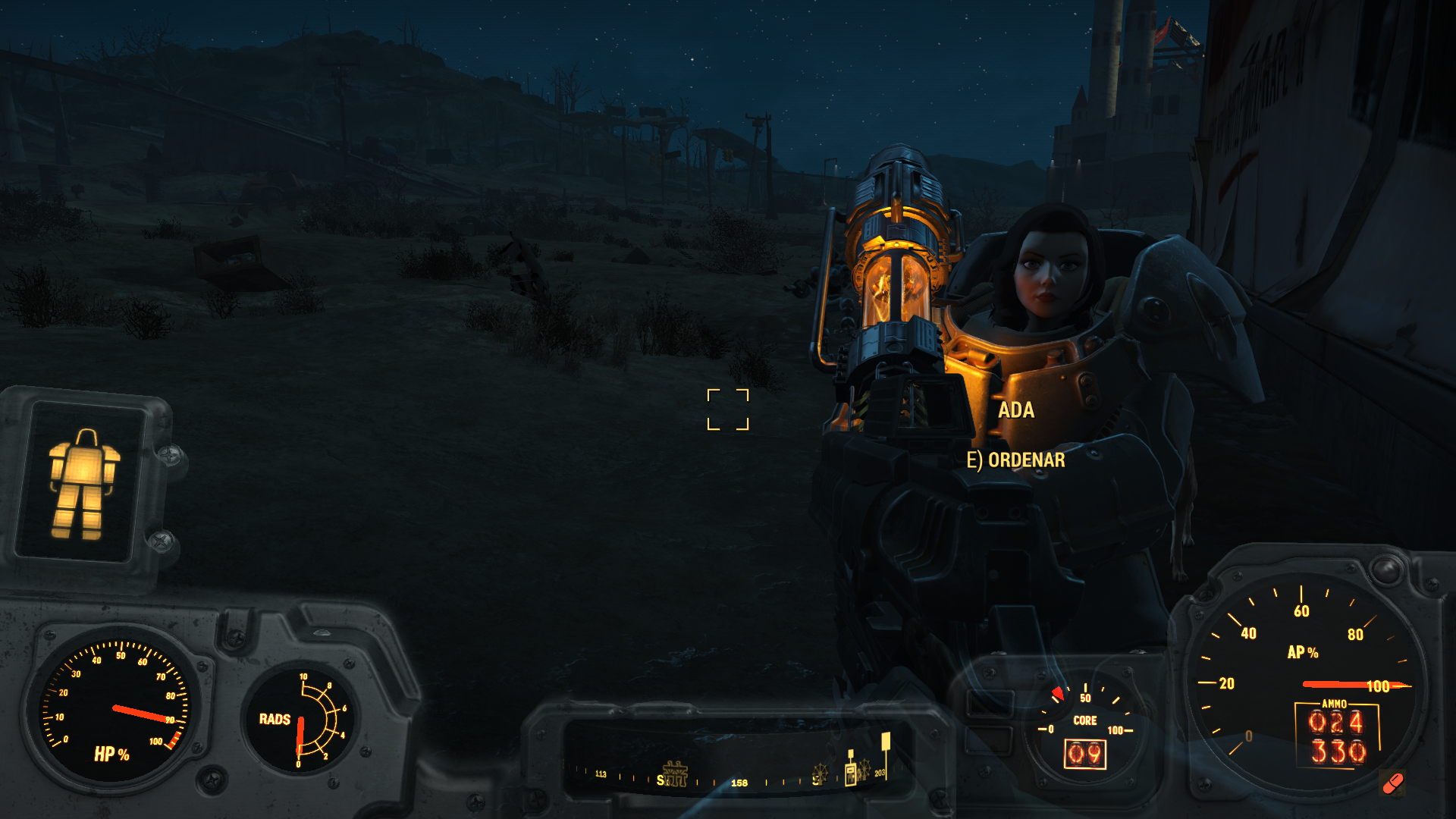Click the red pill status icon
This screenshot has height=819, width=1456.
coord(1393,783)
